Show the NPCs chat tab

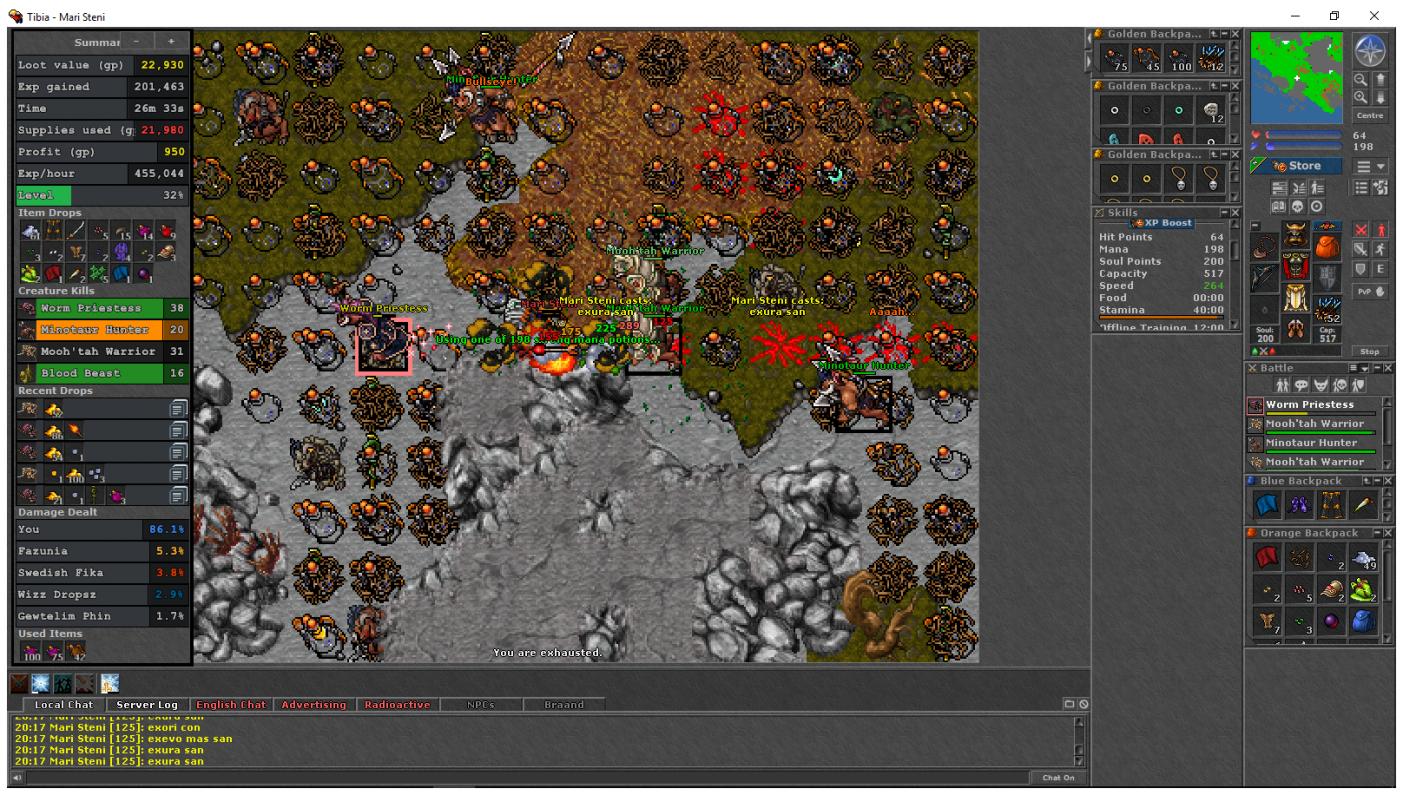pos(480,705)
